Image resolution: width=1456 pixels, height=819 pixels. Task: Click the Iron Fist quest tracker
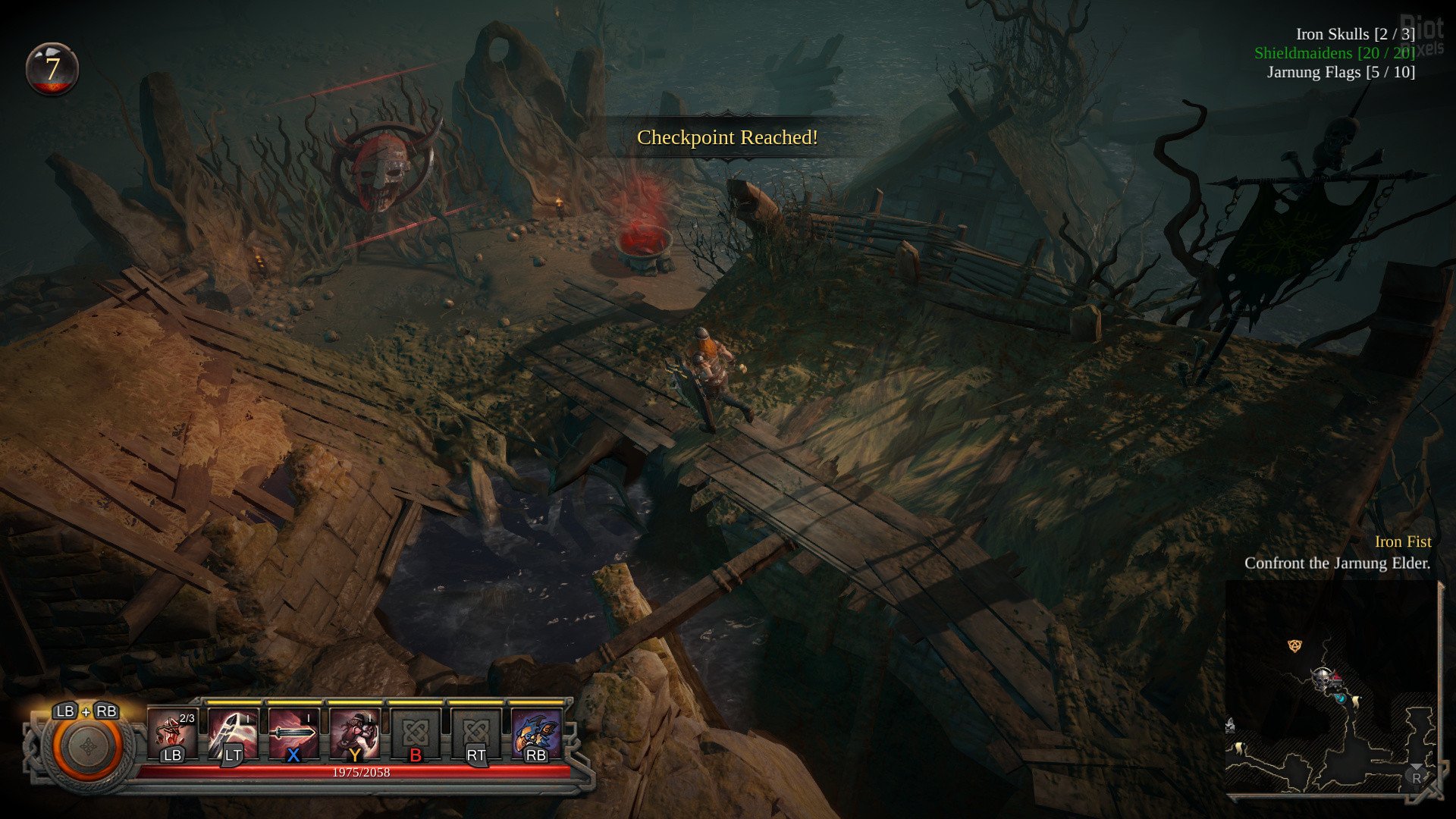point(1403,541)
